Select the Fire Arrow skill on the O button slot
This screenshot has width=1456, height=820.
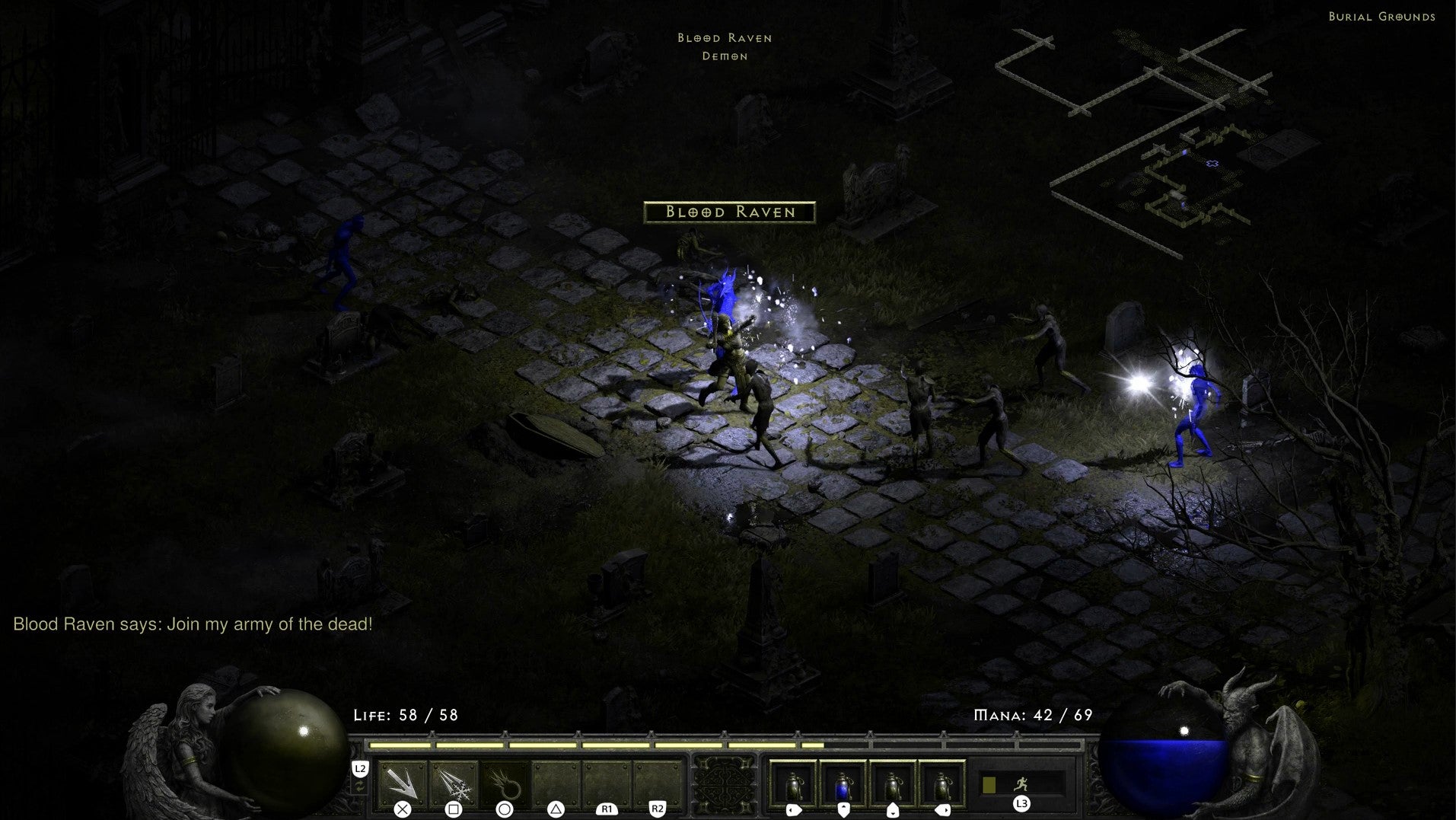(x=504, y=780)
